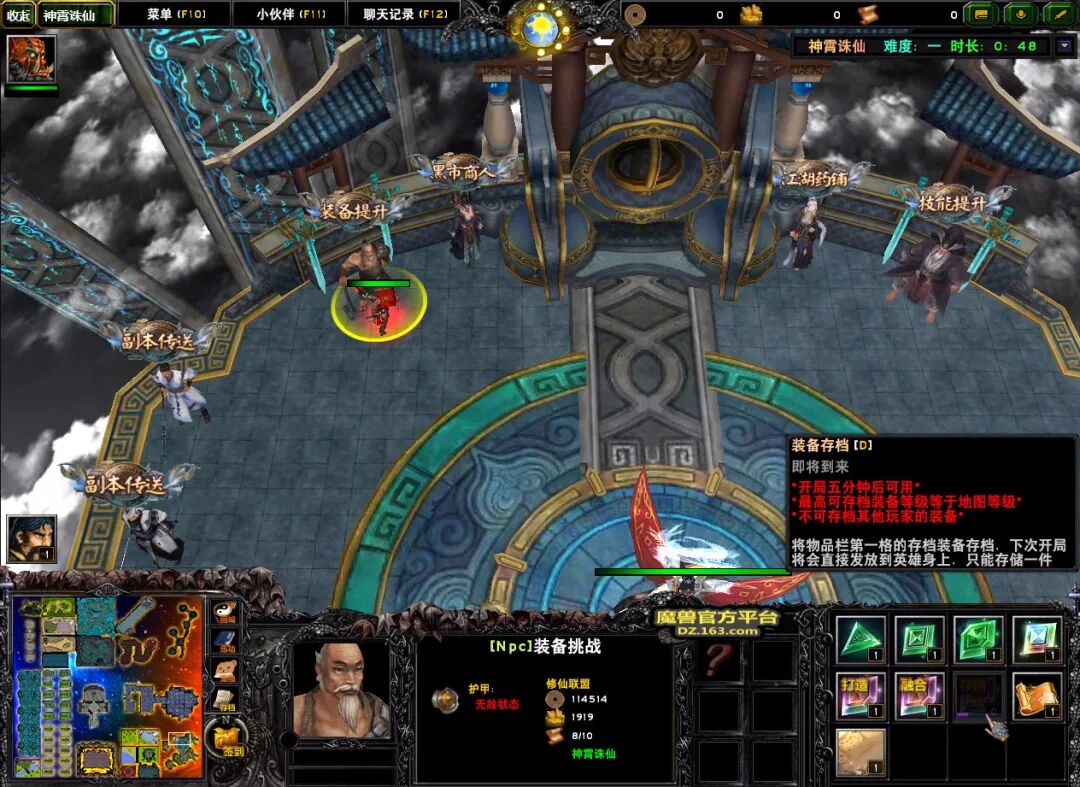Screen dimensions: 1080x787
Task: Open the 聊天记录 (F12) chat log
Action: point(404,14)
